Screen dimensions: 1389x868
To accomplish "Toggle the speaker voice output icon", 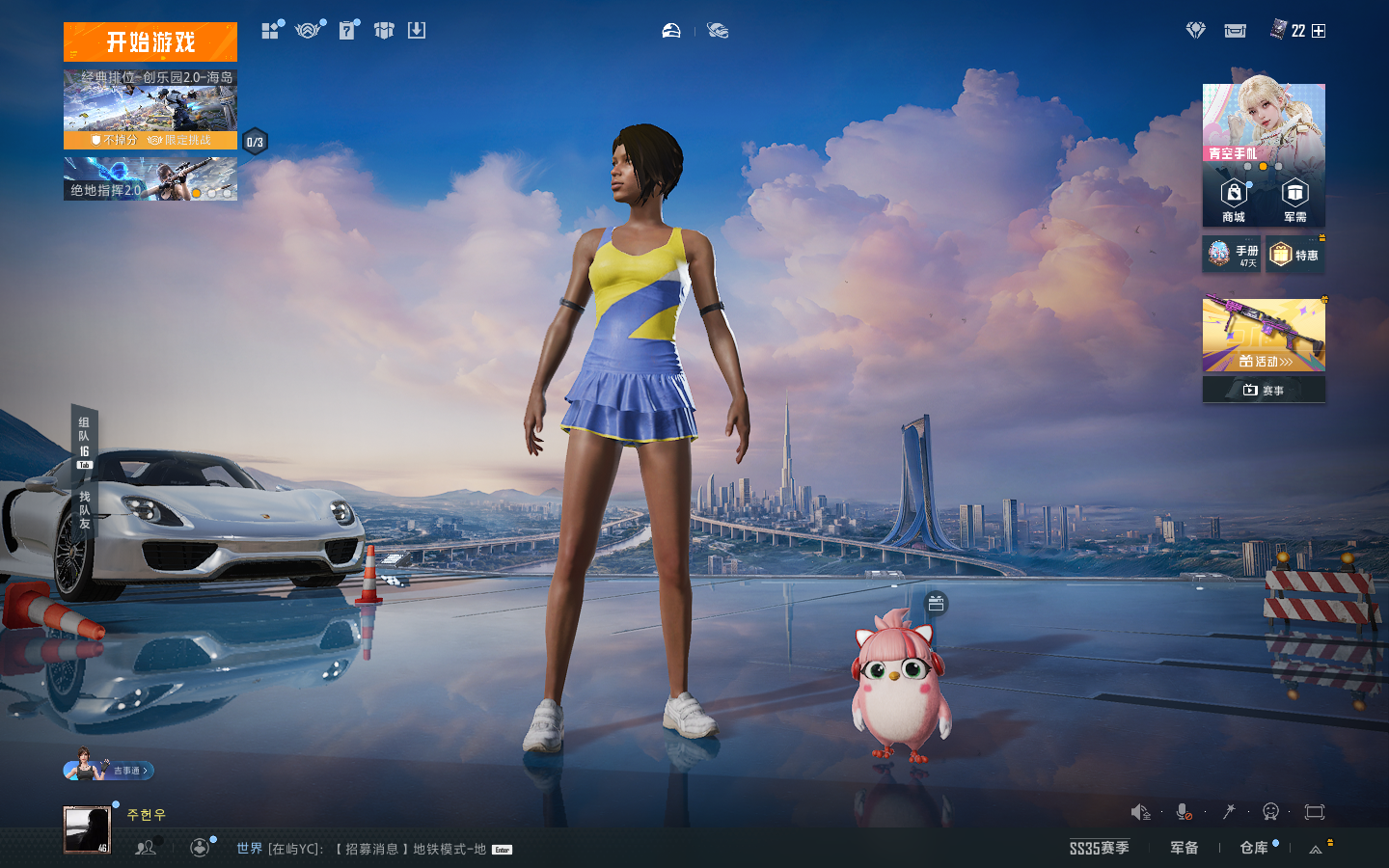I will tap(1141, 812).
